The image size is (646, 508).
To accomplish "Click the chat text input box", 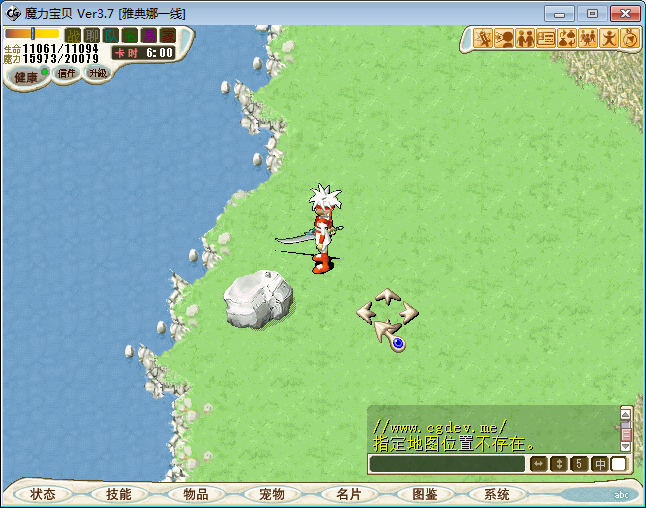I will [446, 464].
